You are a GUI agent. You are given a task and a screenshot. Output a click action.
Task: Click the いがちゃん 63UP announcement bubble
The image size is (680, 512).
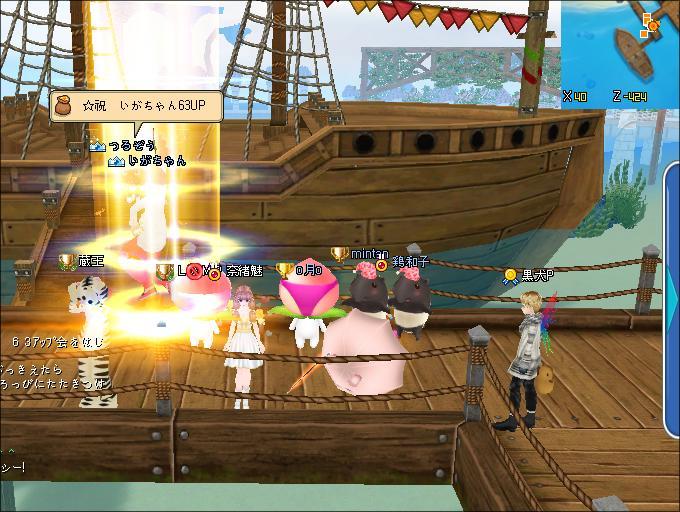[x=136, y=105]
